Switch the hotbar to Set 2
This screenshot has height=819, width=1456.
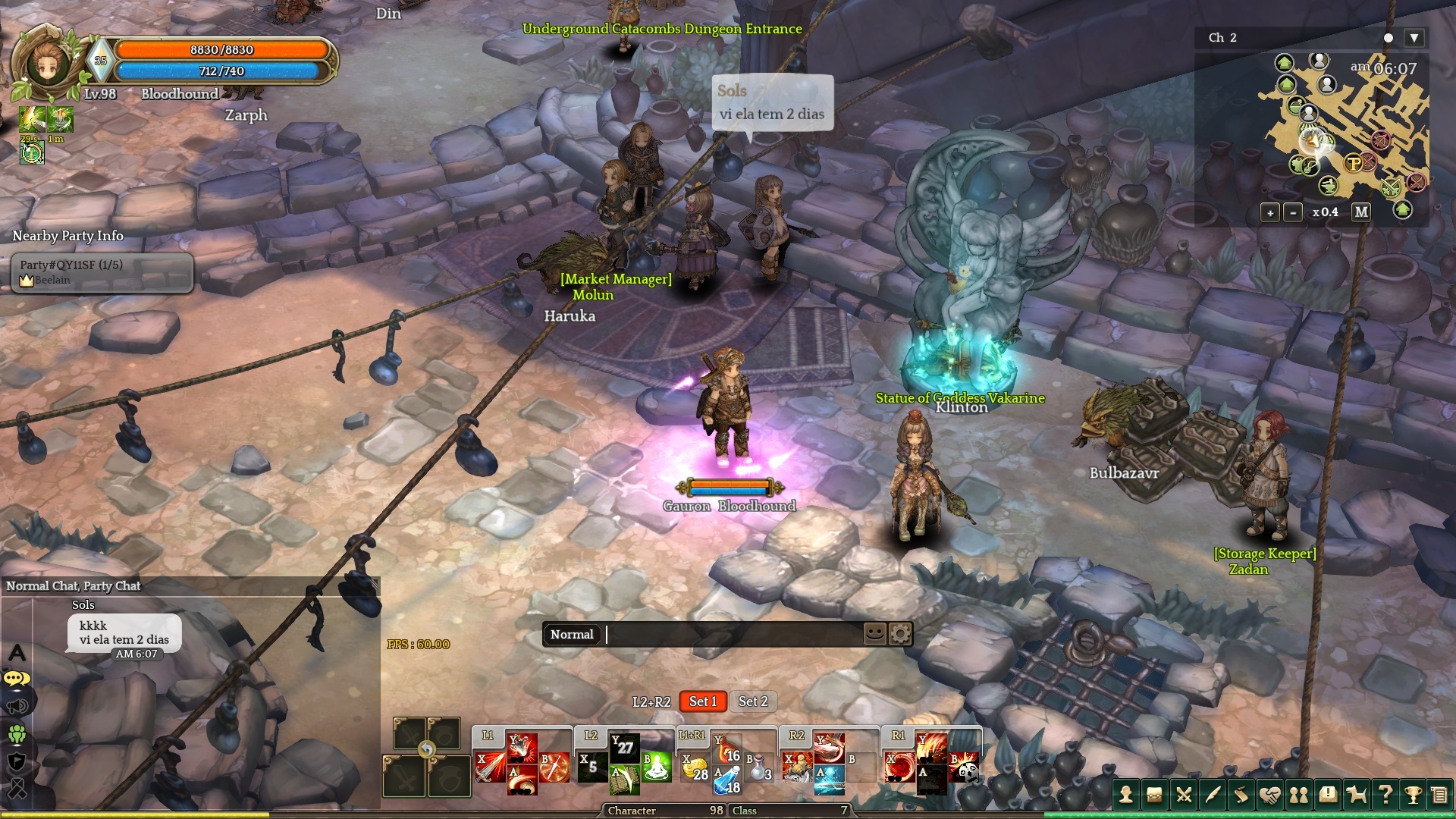[753, 701]
